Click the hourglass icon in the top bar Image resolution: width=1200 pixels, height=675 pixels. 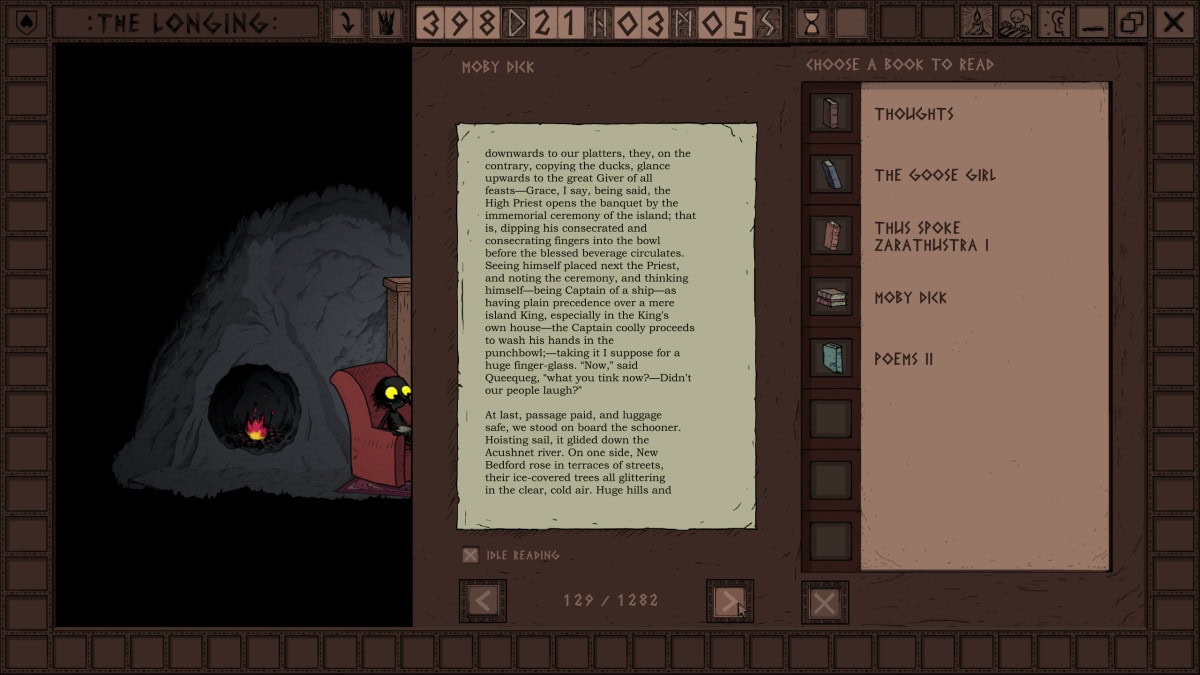coord(812,22)
